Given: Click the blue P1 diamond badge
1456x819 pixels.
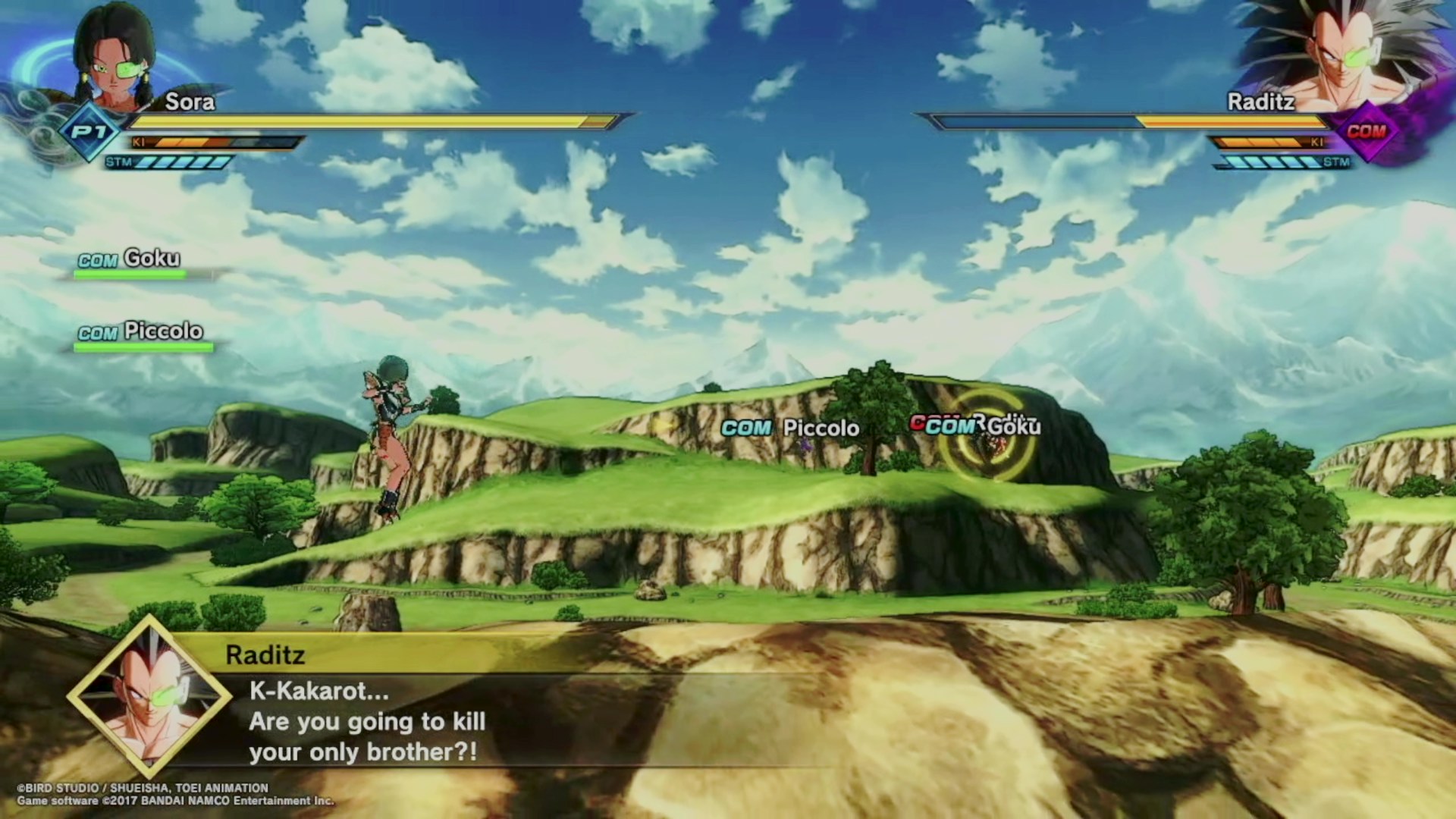Looking at the screenshot, I should (x=89, y=132).
